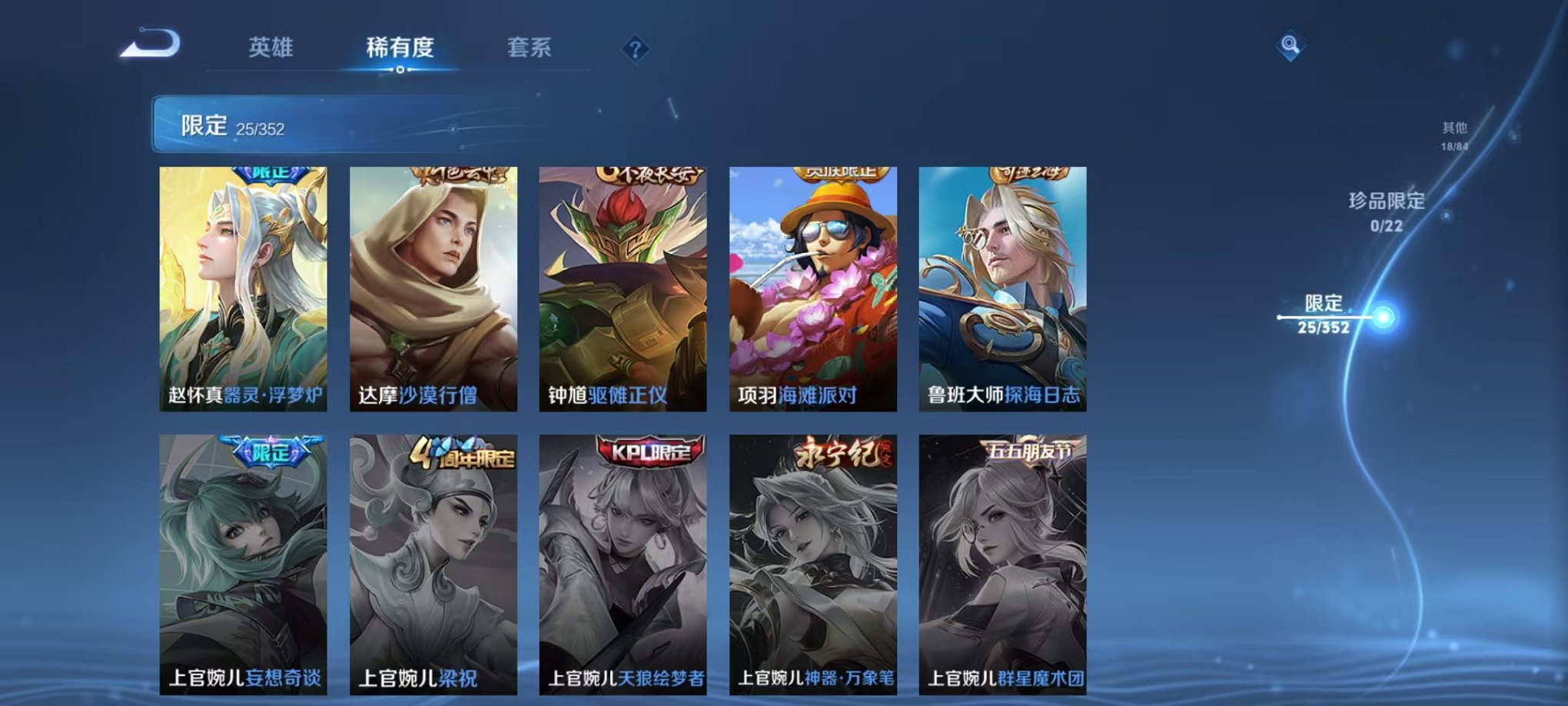Image resolution: width=1568 pixels, height=706 pixels.
Task: Select the 稀有度 tab
Action: [x=400, y=48]
